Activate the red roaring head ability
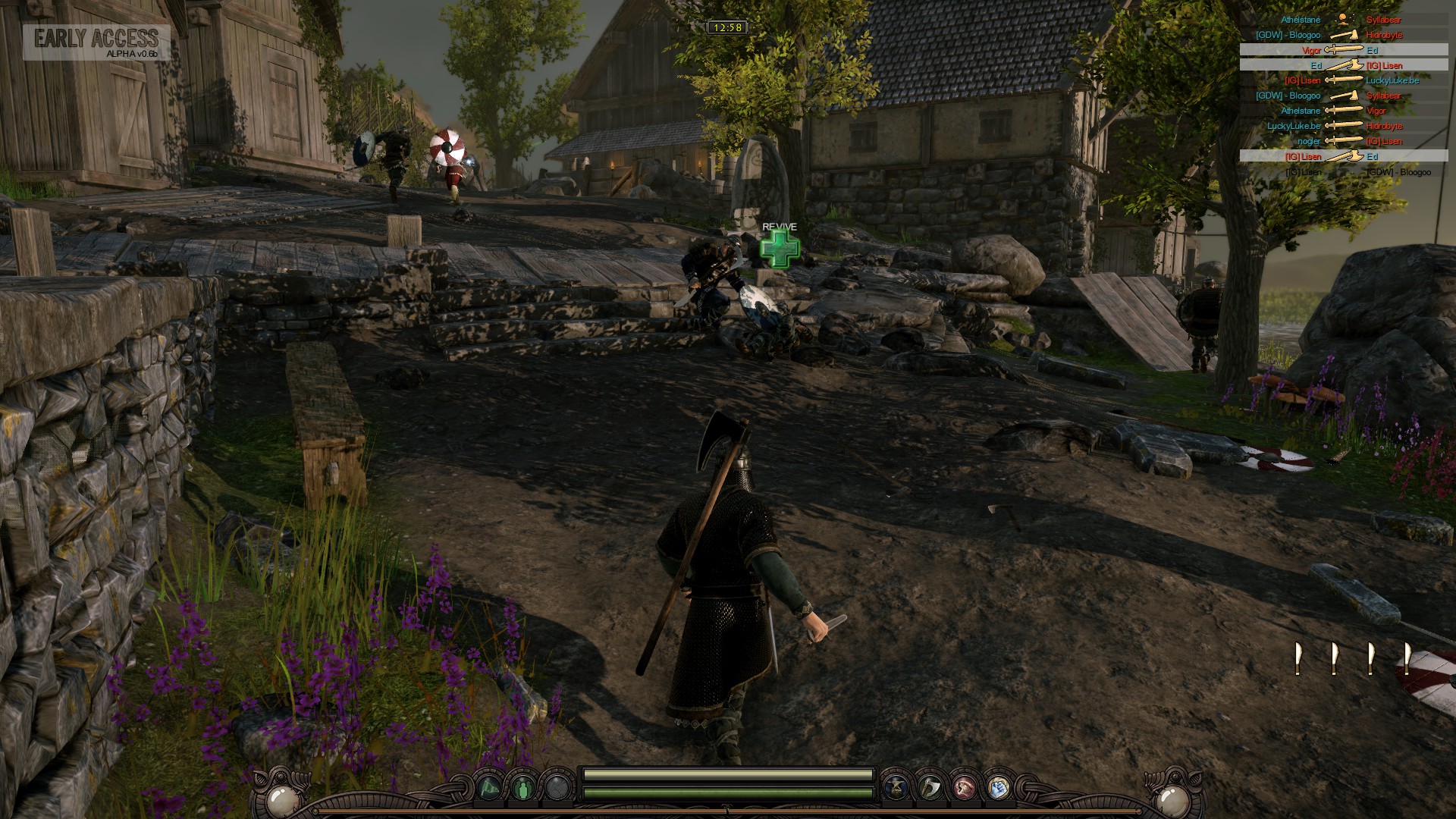 pos(964,788)
